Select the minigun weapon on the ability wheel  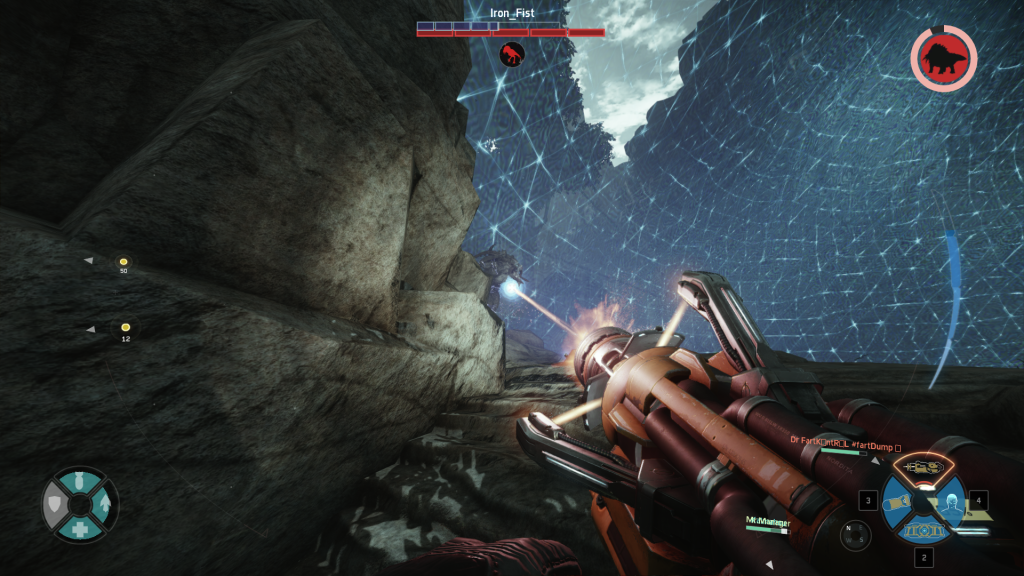click(924, 467)
